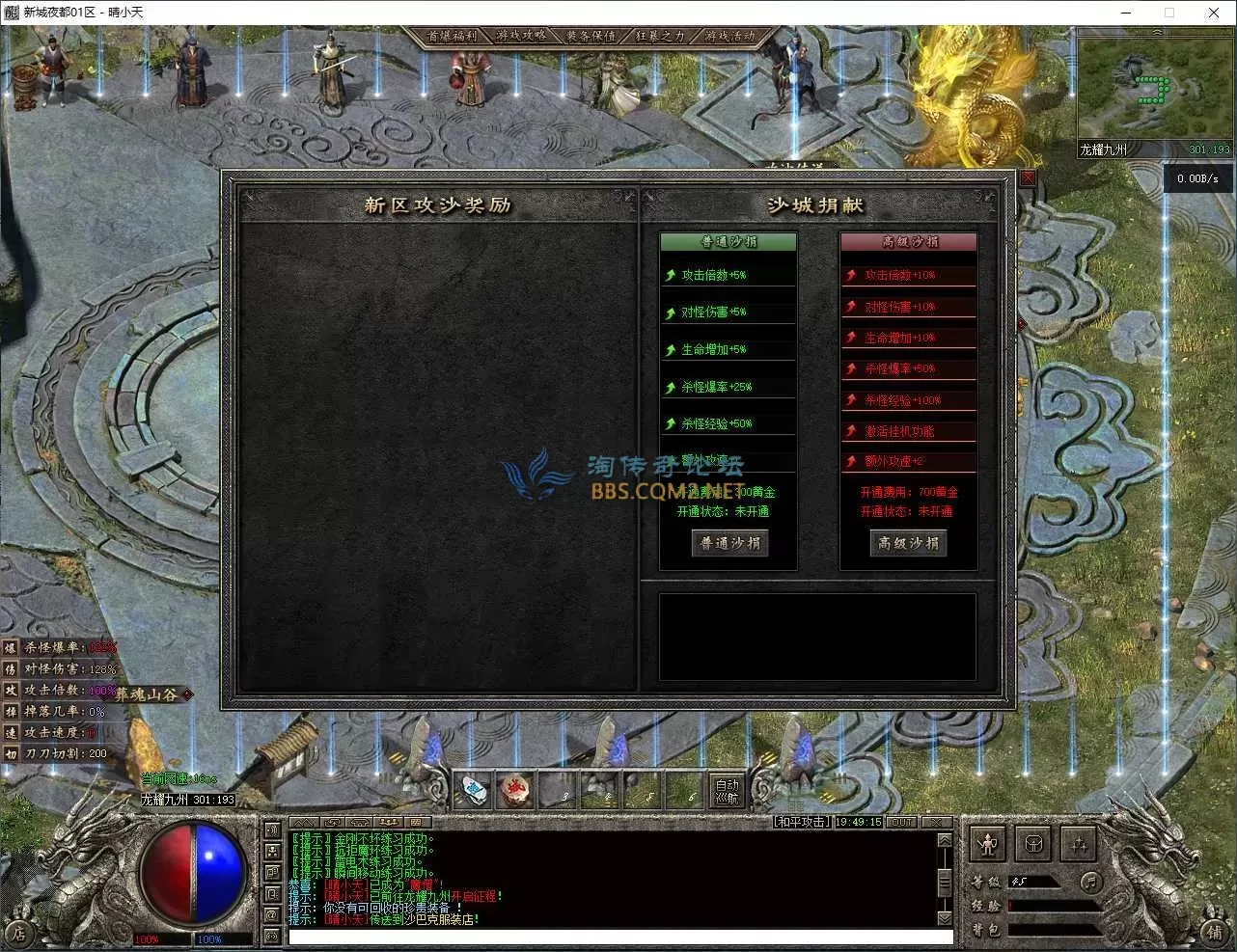The height and width of the screenshot is (952, 1237).
Task: Close the game window
Action: (x=1214, y=13)
